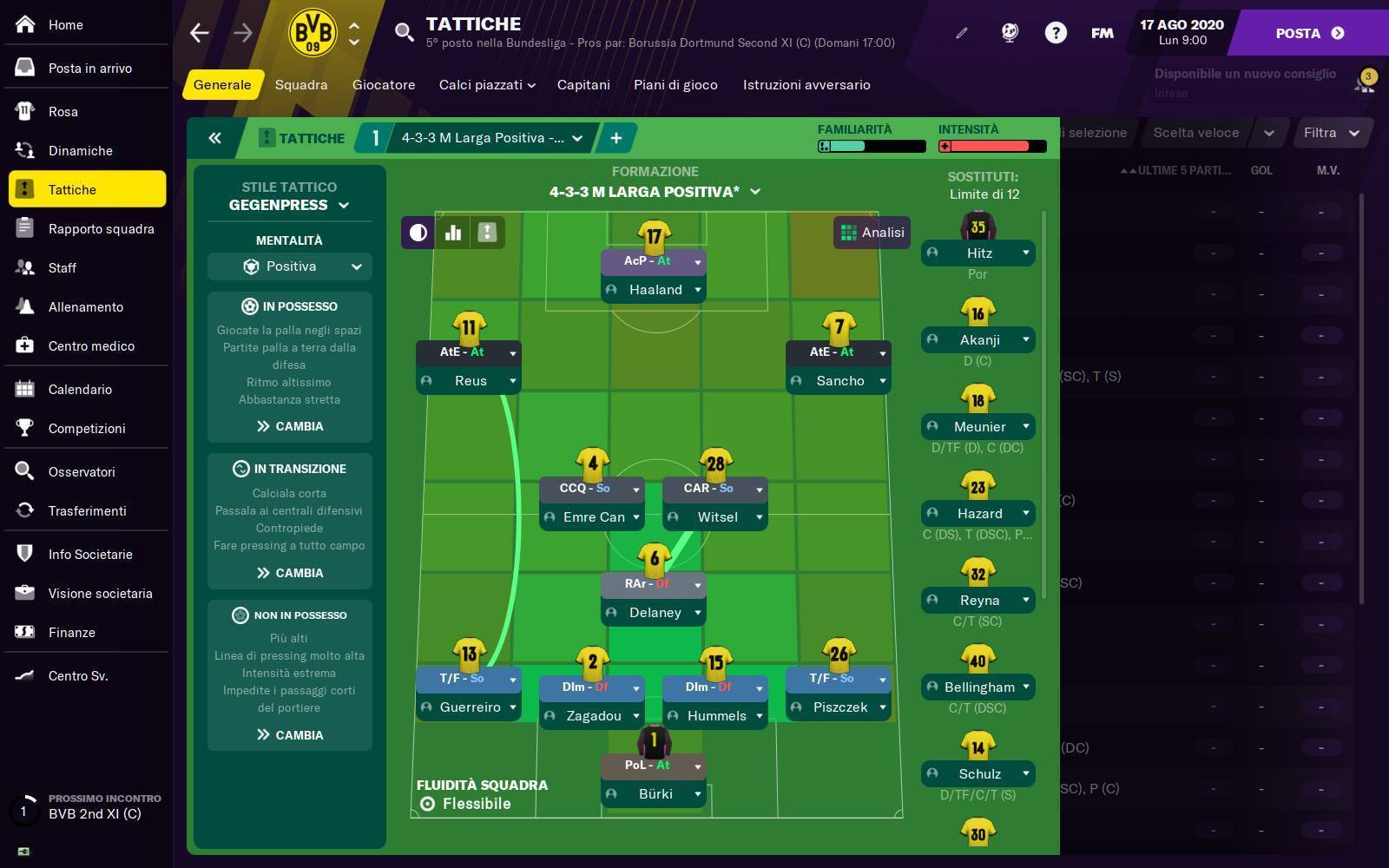Click the contrast icon above the formation pitch
Viewport: 1389px width, 868px height.
click(418, 232)
